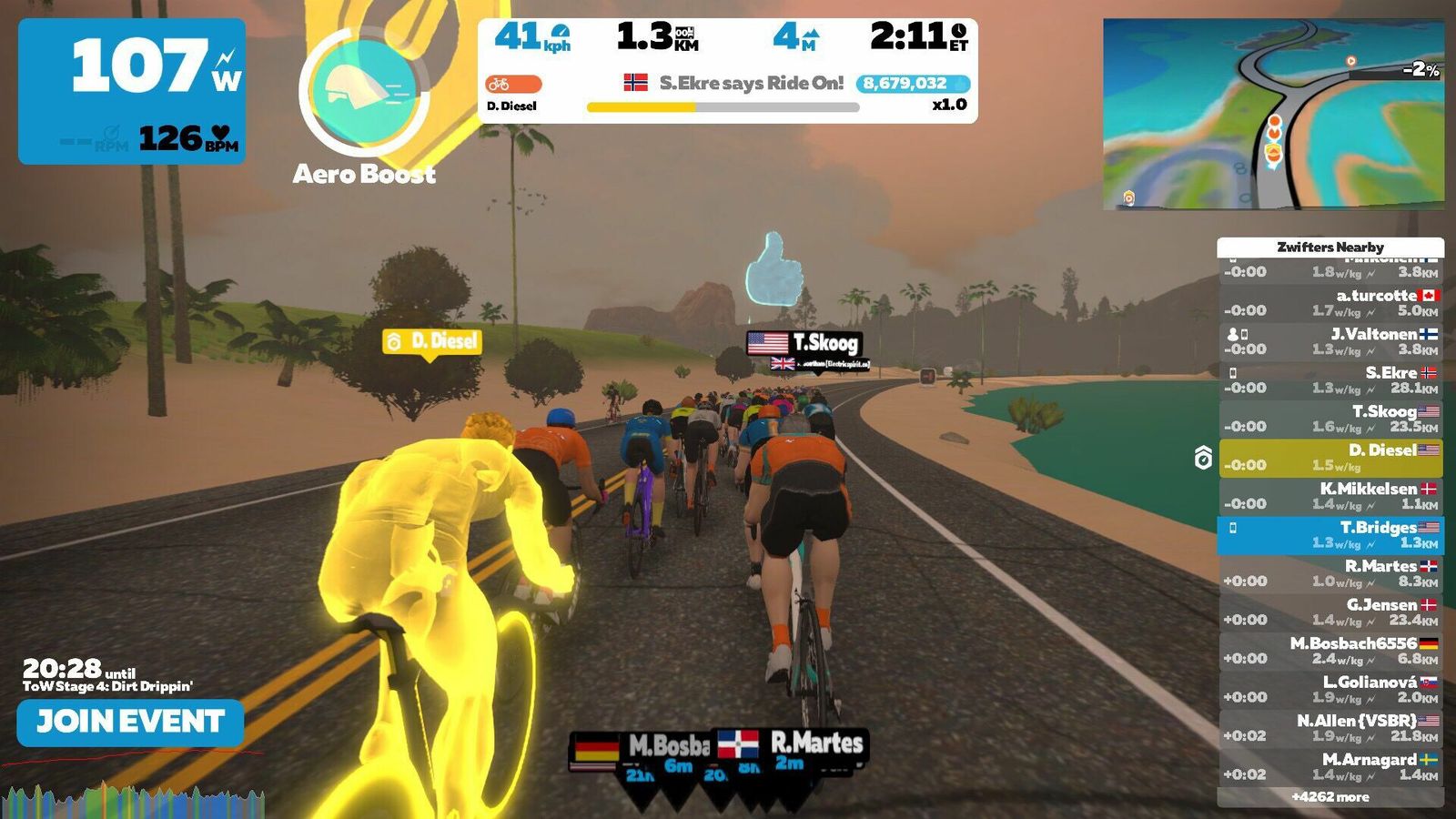Expand the +4262 more riders entry
Image resolution: width=1456 pixels, height=819 pixels.
[x=1330, y=797]
